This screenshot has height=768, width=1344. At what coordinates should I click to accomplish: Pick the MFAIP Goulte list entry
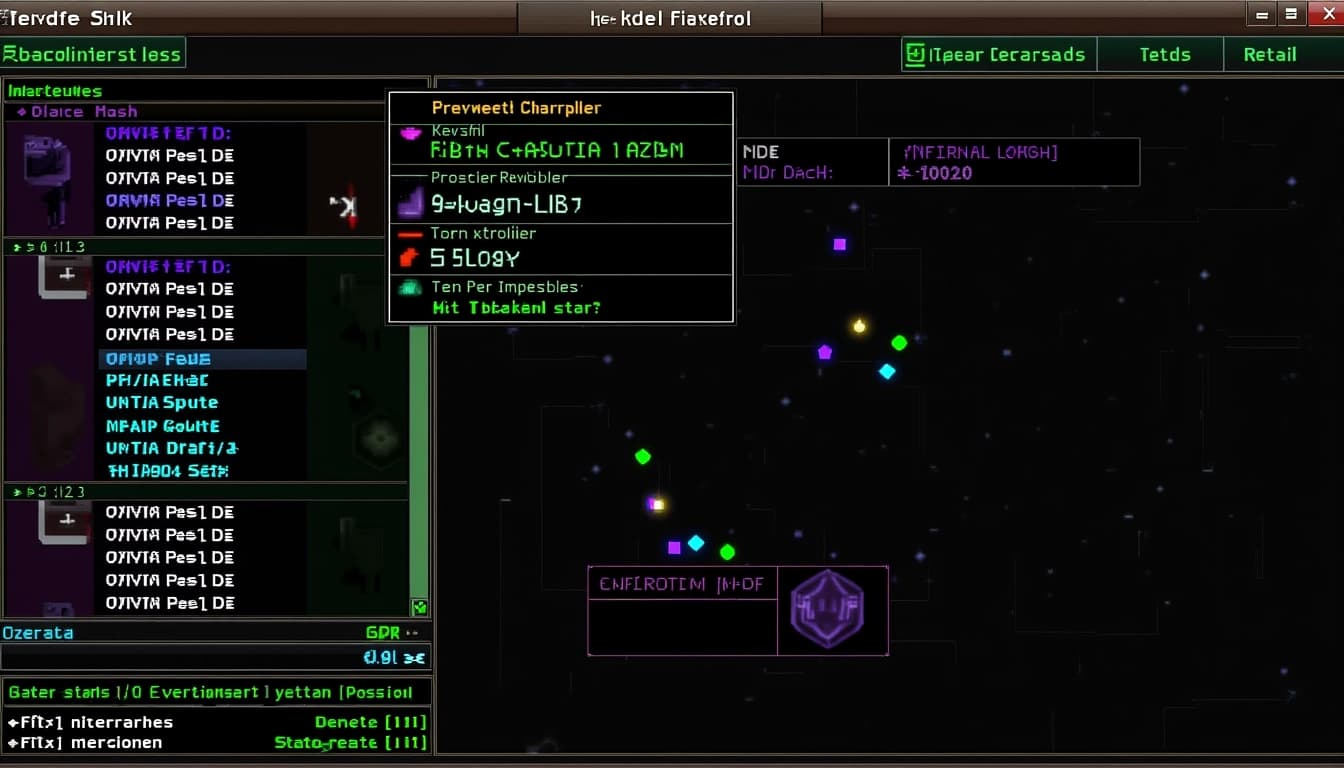(162, 426)
